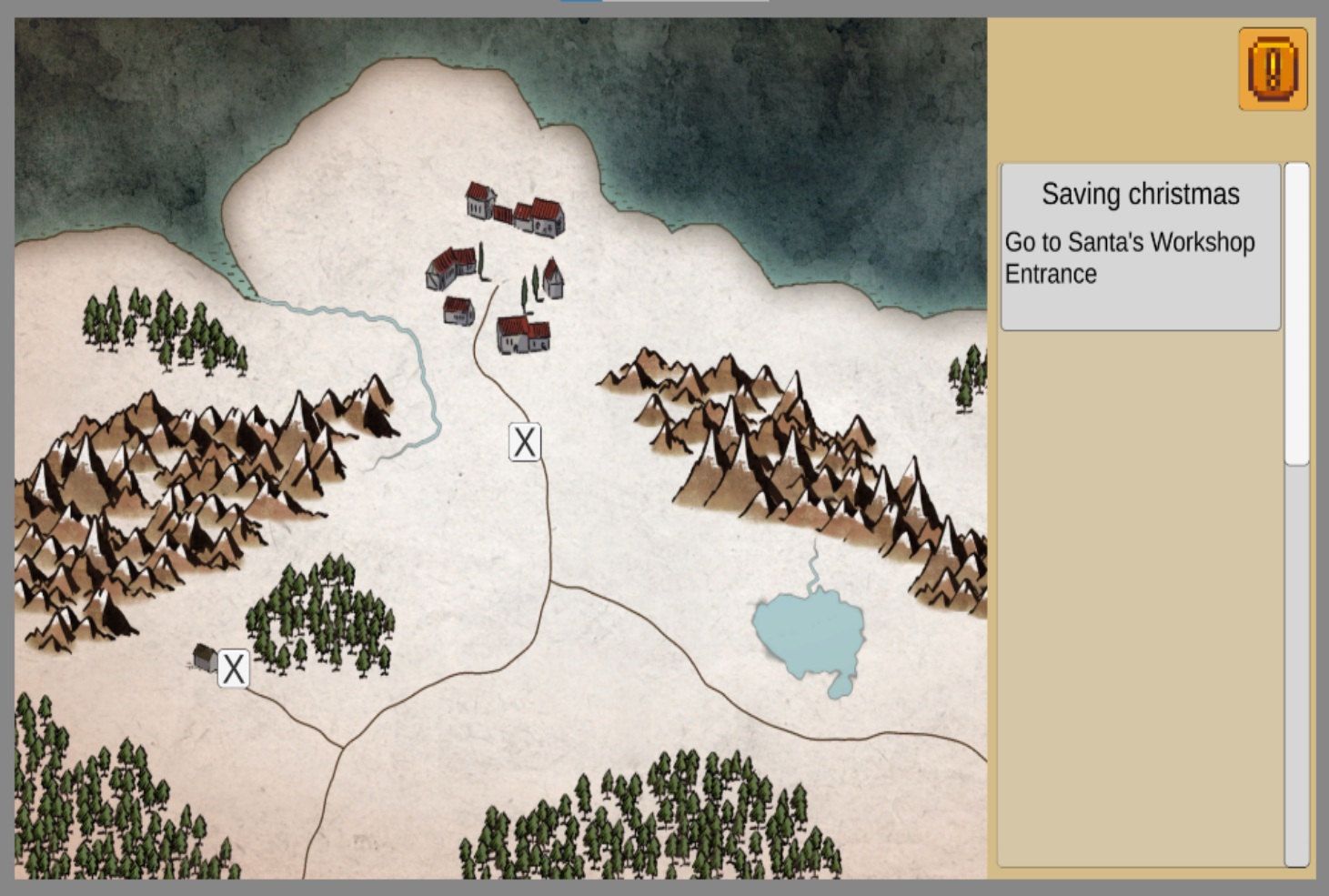Viewport: 1329px width, 896px height.
Task: Click the quest log scrollbar
Action: [x=1294, y=309]
